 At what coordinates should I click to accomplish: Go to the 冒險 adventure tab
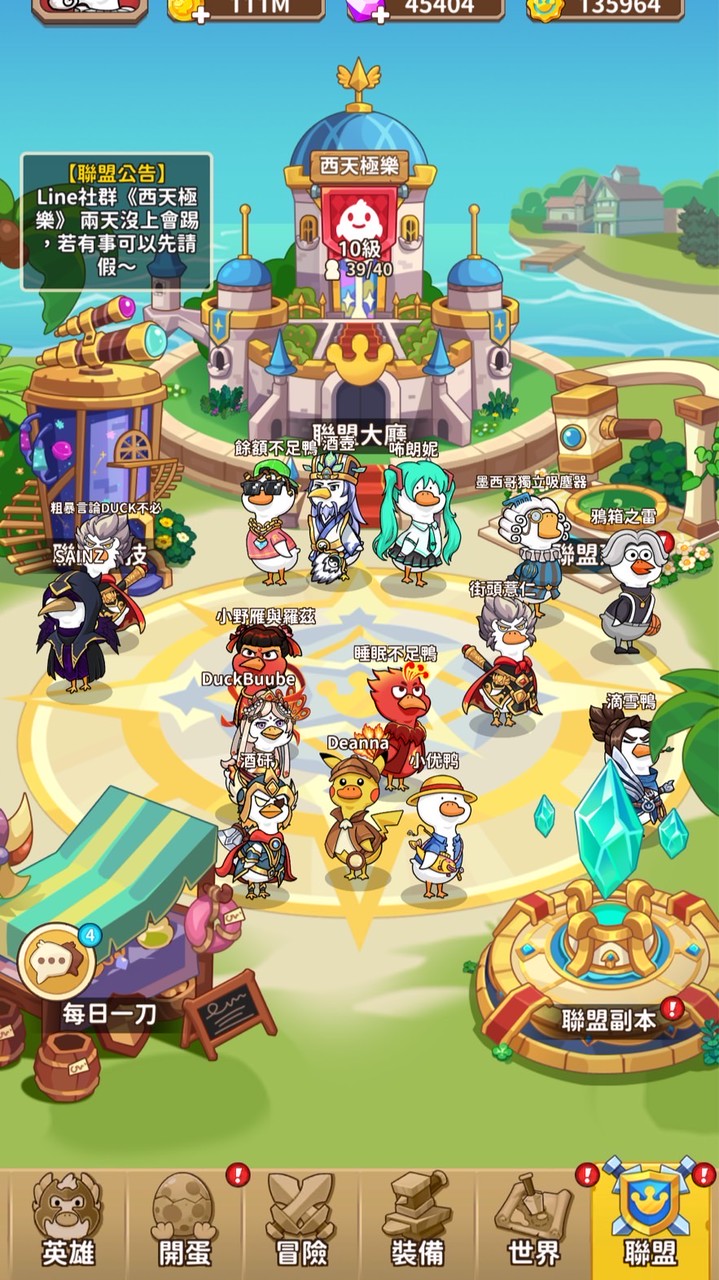(x=302, y=1222)
